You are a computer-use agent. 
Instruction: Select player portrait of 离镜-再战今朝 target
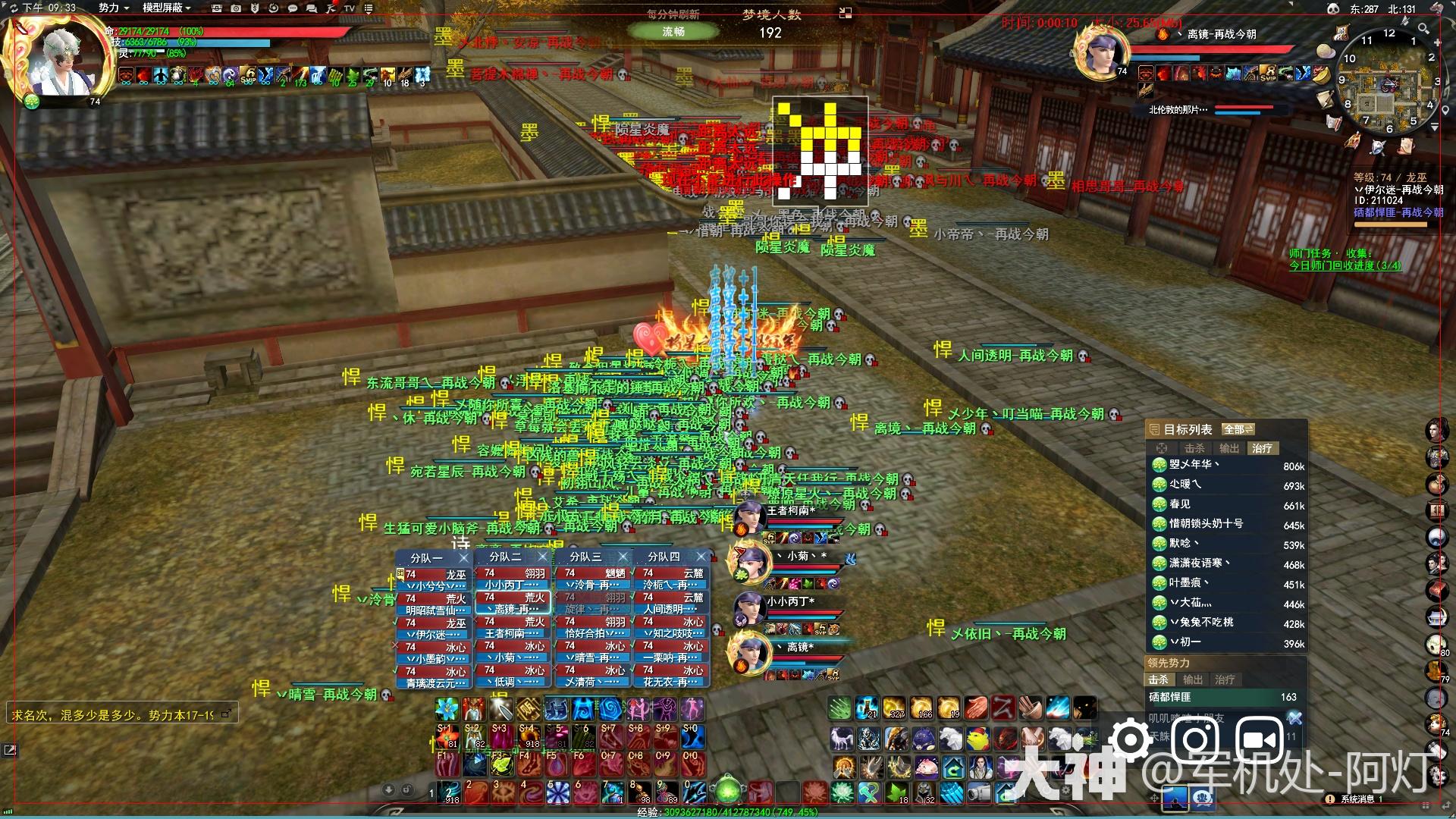[x=1100, y=52]
